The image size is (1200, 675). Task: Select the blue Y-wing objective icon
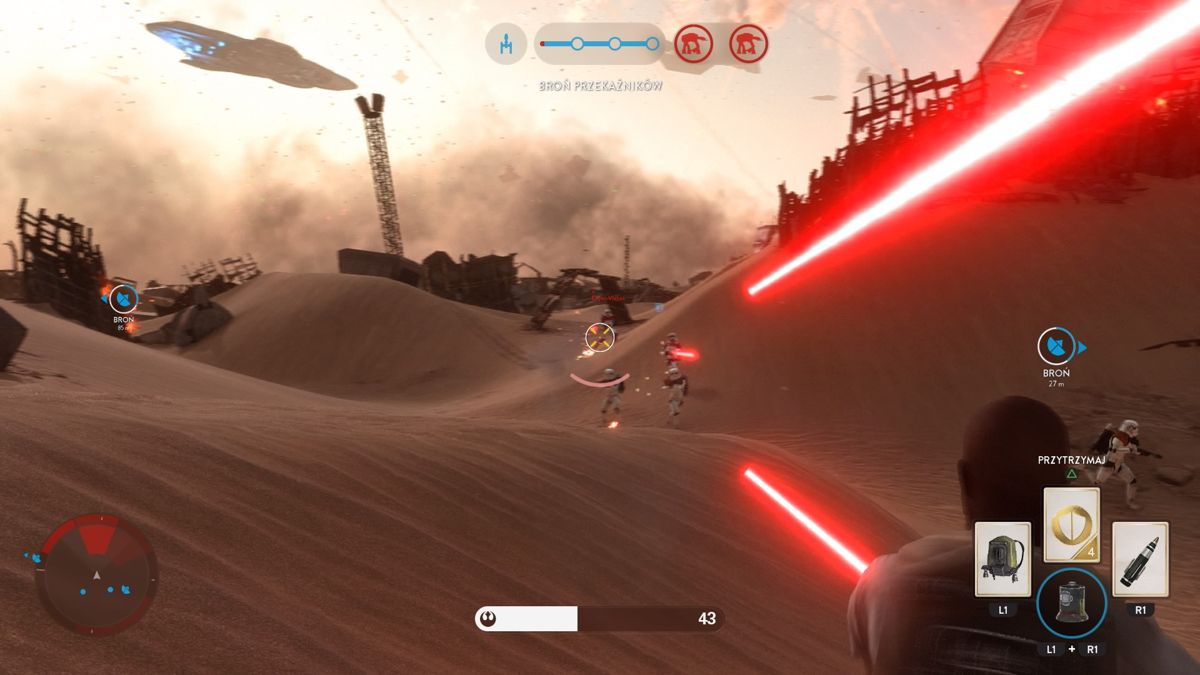click(x=506, y=44)
